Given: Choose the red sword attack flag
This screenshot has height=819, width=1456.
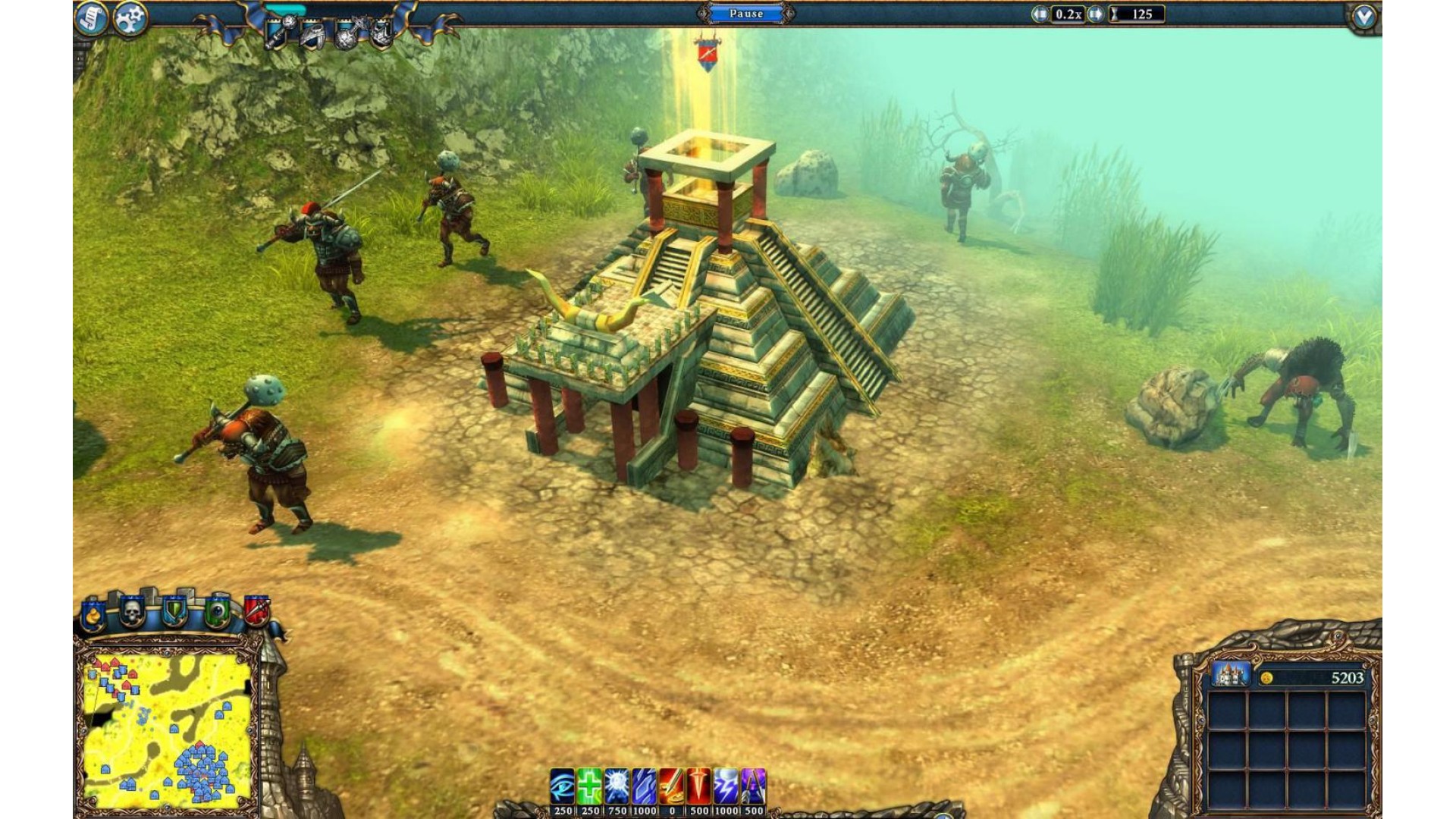Looking at the screenshot, I should click(256, 610).
